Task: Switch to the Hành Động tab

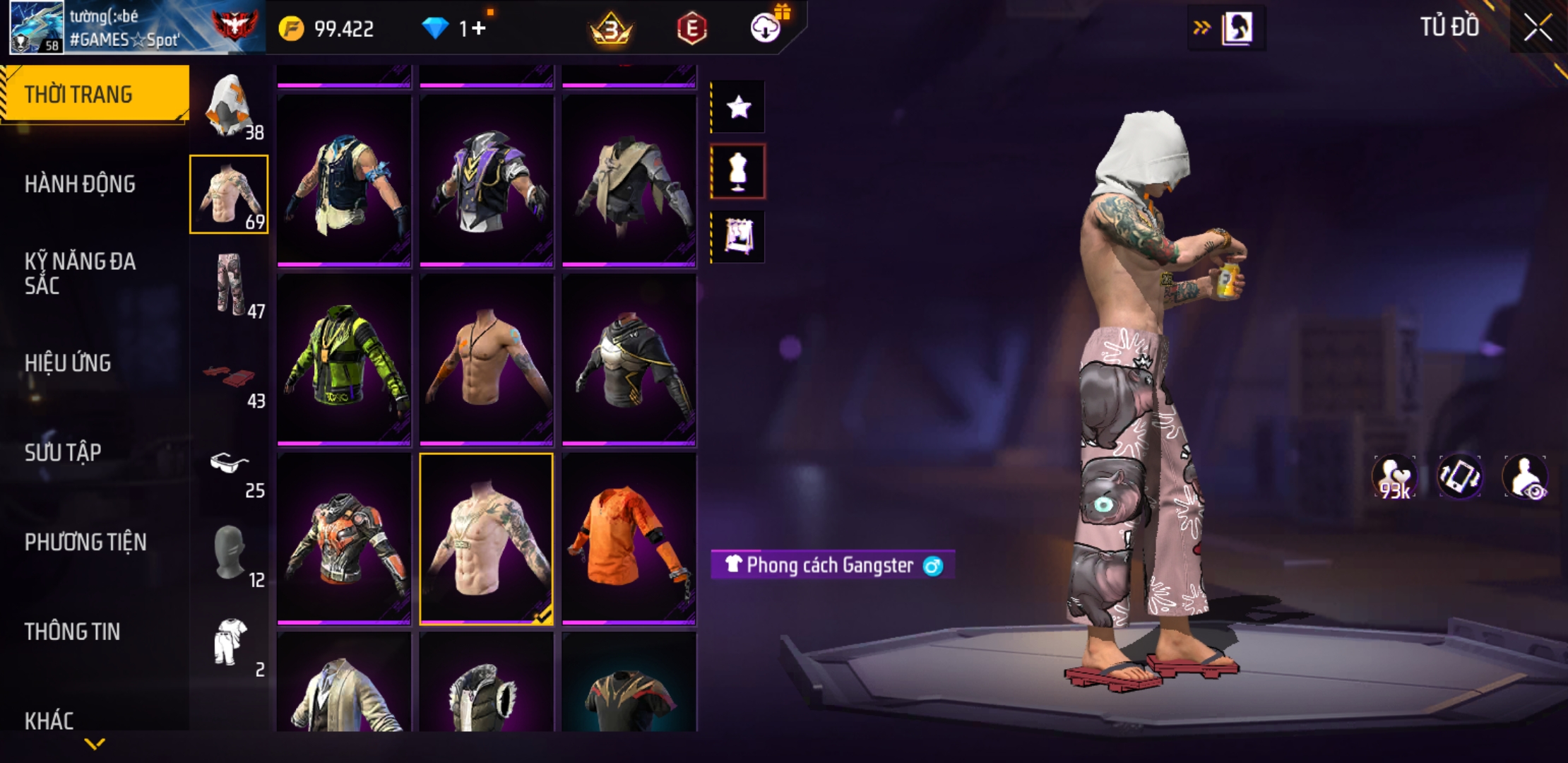Action: [x=80, y=184]
